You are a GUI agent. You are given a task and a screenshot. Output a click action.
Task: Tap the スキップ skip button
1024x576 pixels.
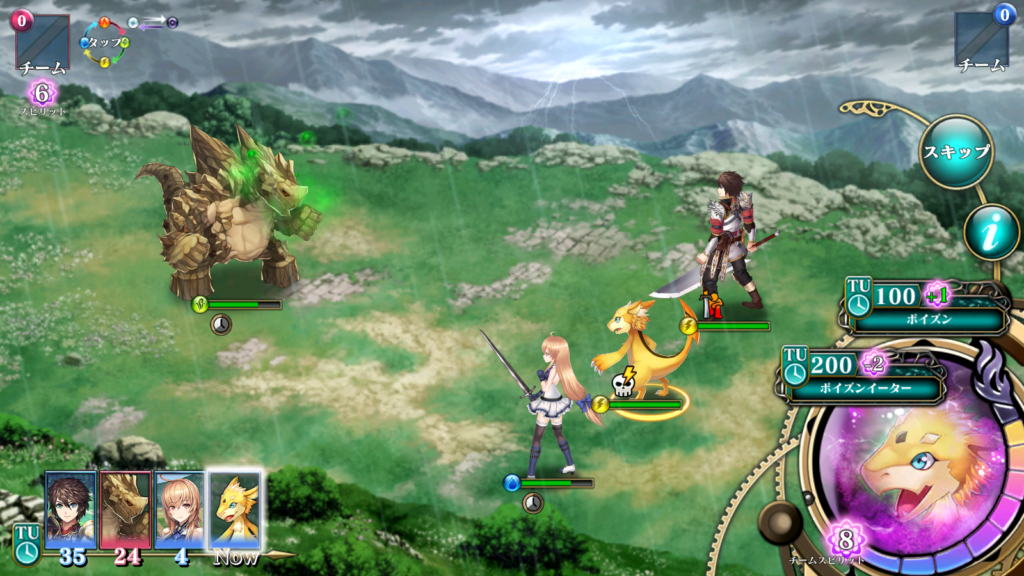tap(956, 152)
